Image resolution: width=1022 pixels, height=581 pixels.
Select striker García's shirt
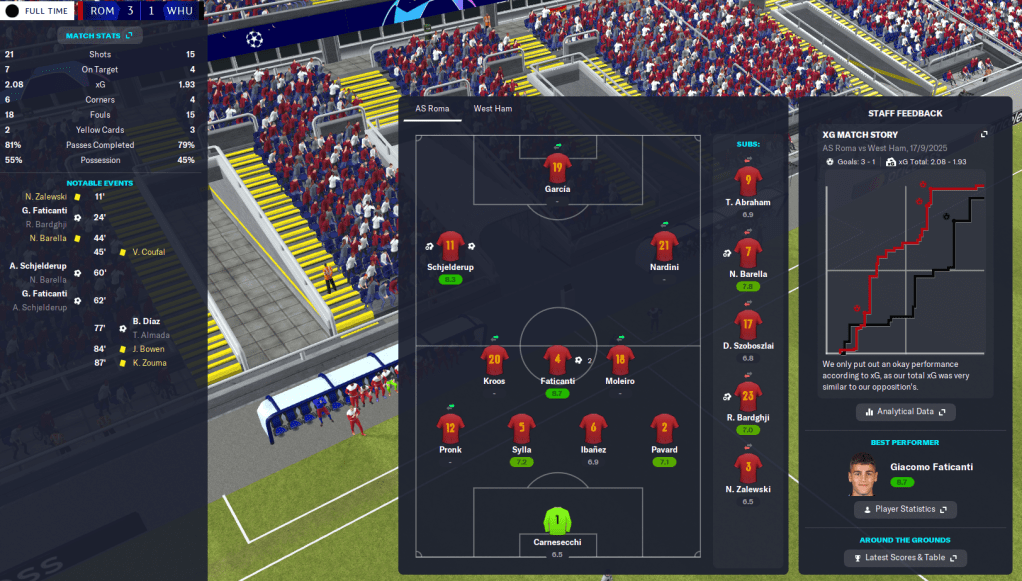tap(557, 168)
